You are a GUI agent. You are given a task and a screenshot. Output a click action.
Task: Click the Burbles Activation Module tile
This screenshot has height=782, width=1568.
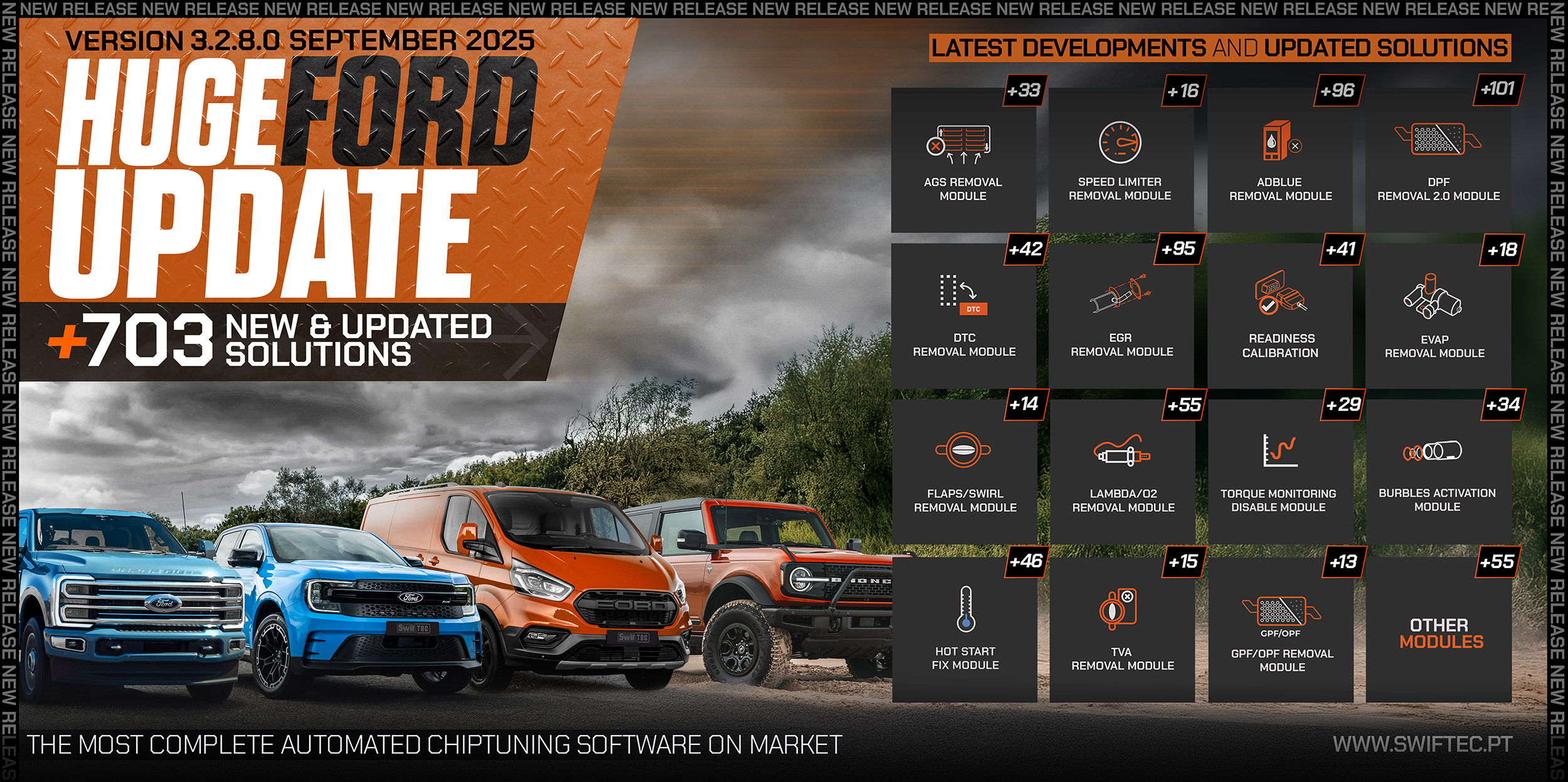(x=1438, y=472)
